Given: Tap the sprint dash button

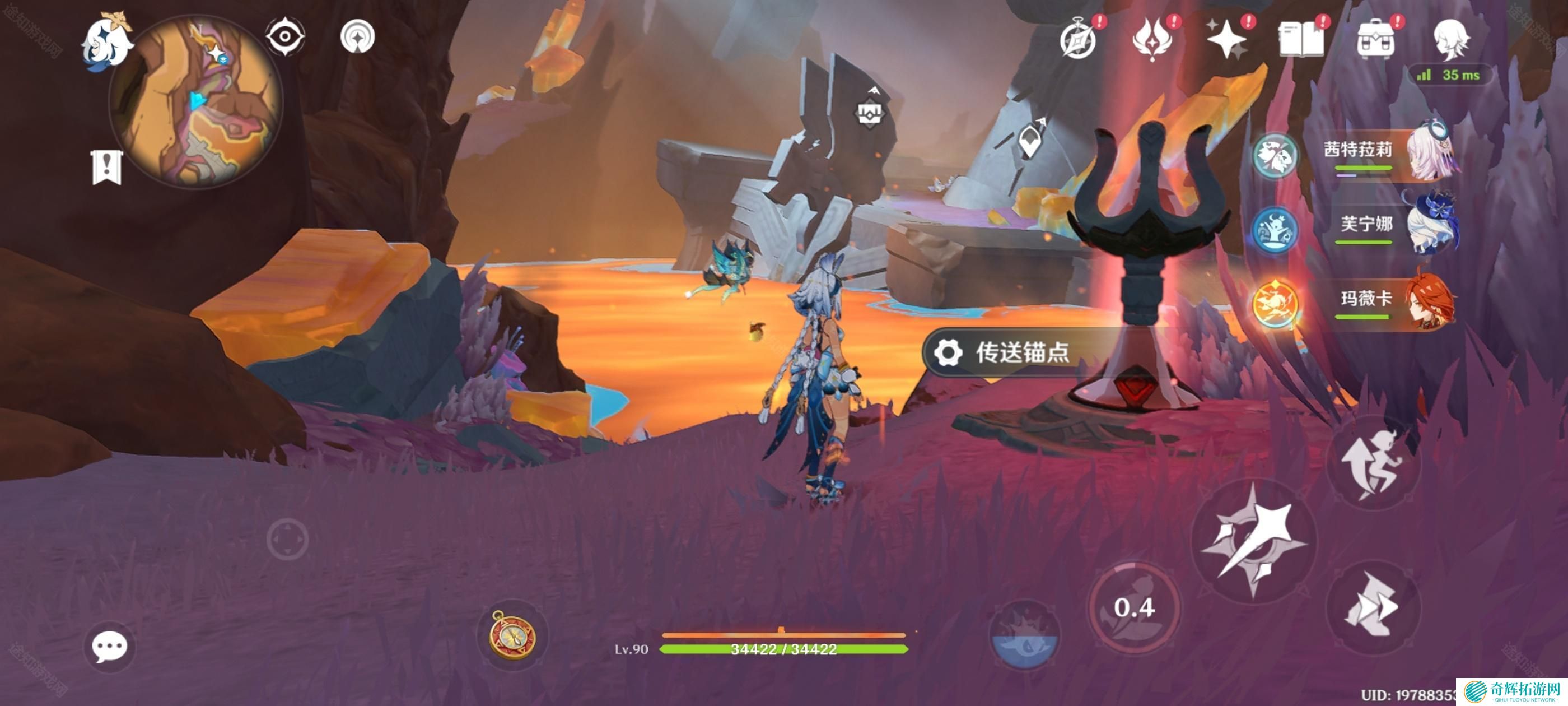Looking at the screenshot, I should coord(1372,606).
